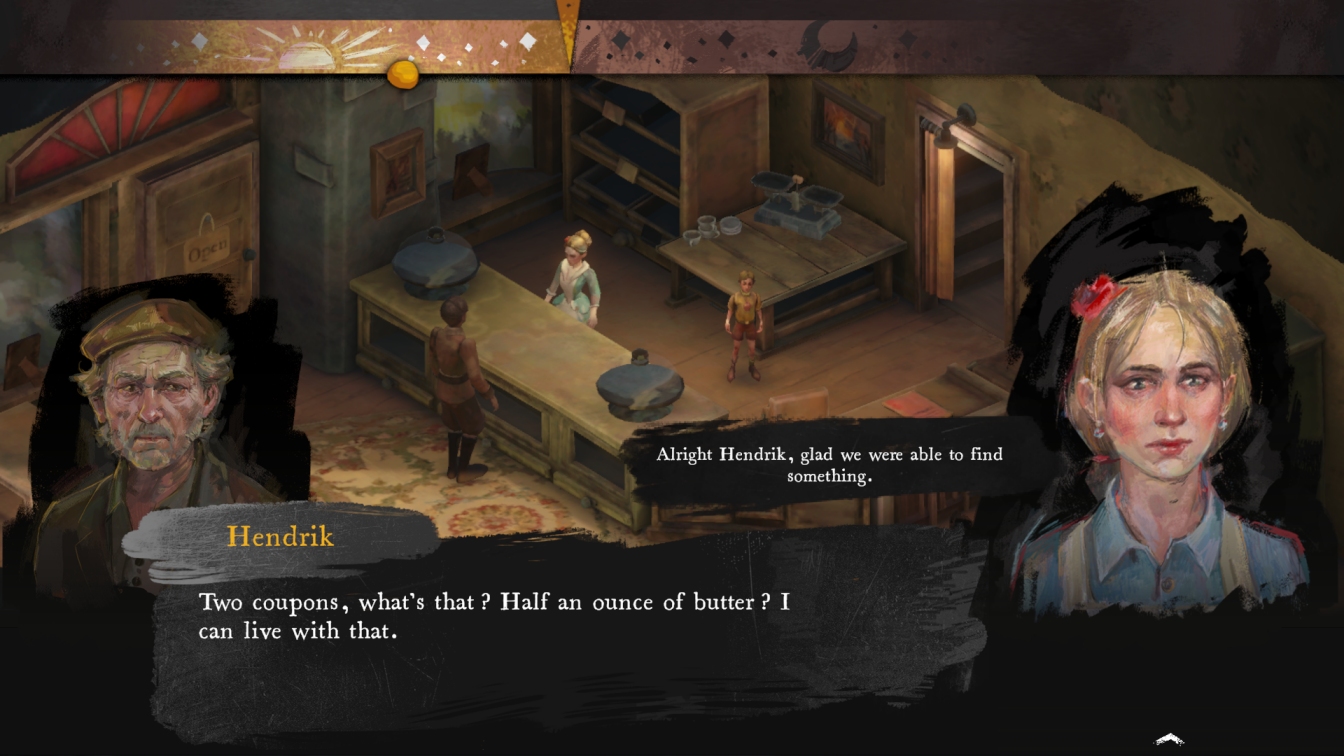Expand the white chevron arrow at screen bottom

pyautogui.click(x=1169, y=740)
